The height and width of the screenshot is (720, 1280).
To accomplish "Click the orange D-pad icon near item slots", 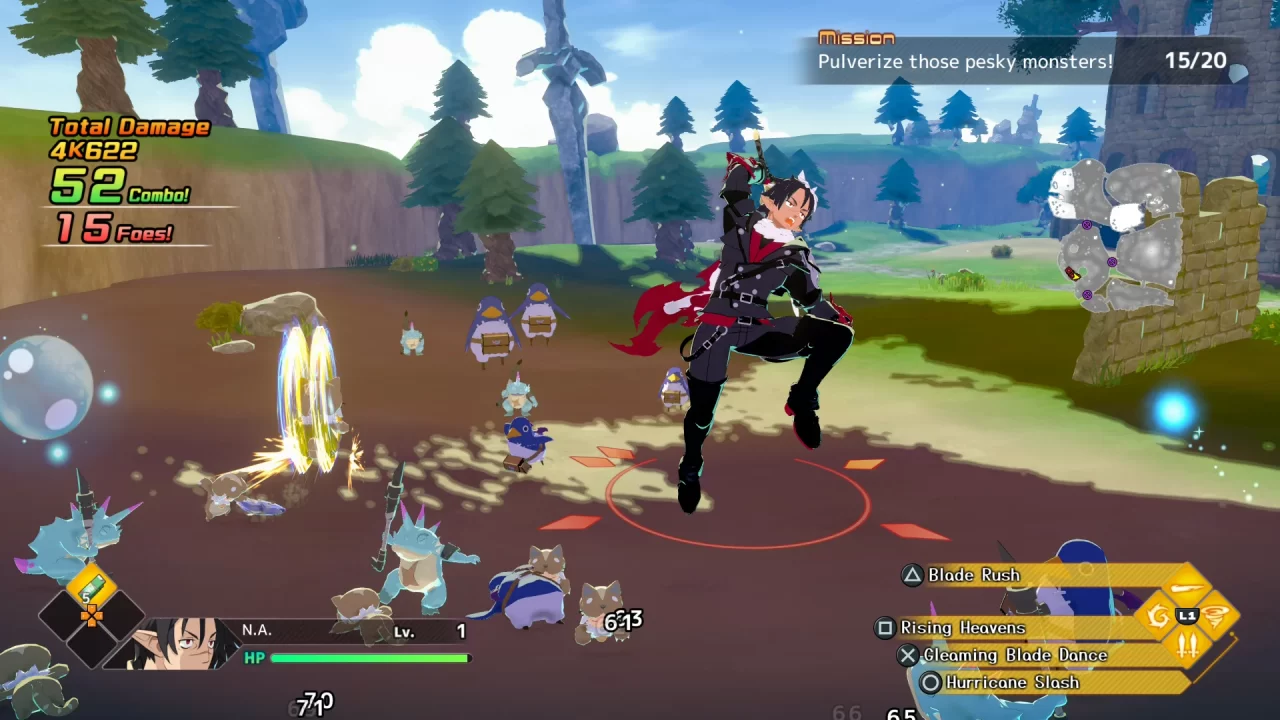I will coord(92,616).
